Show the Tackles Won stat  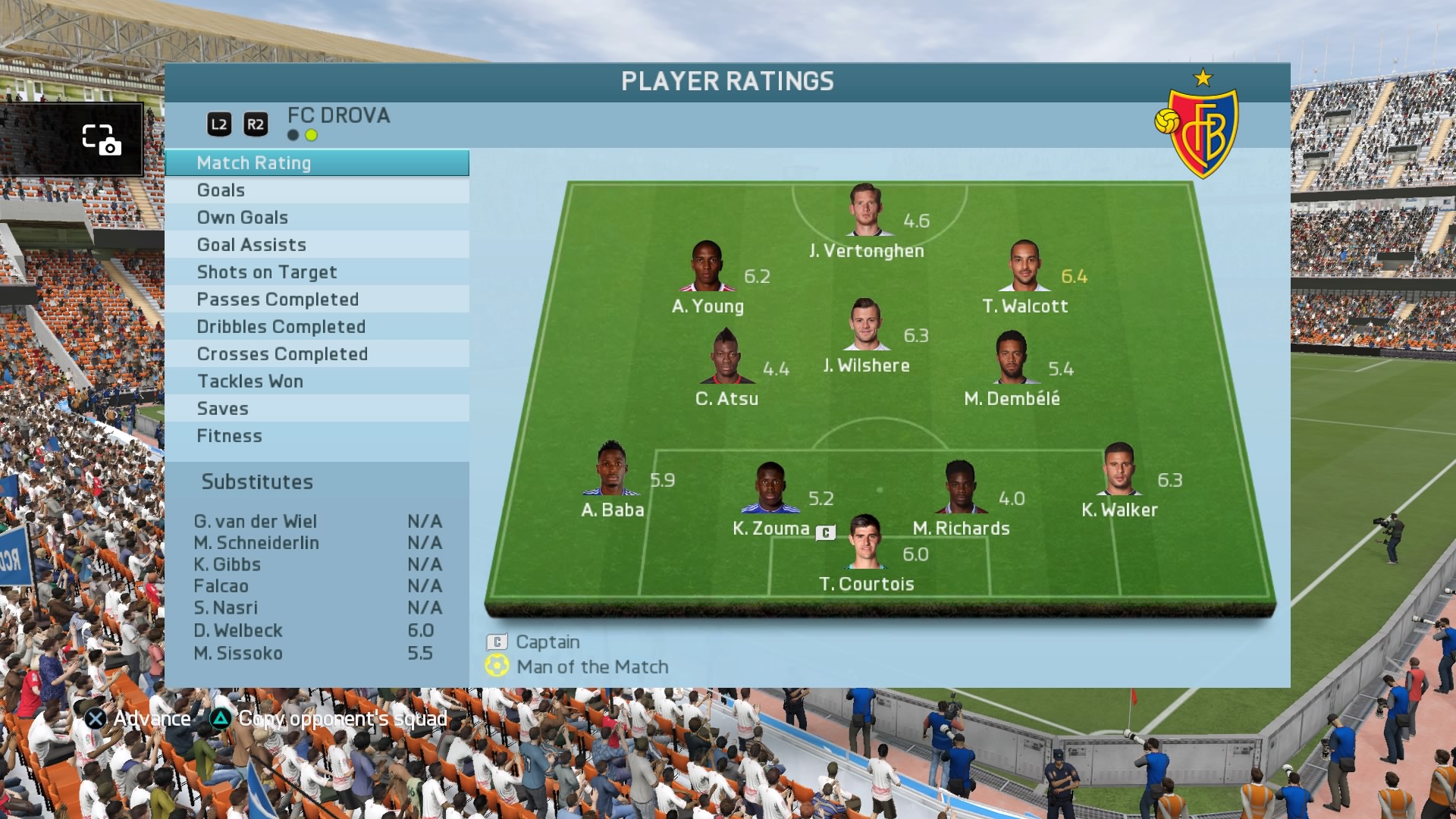tap(316, 381)
